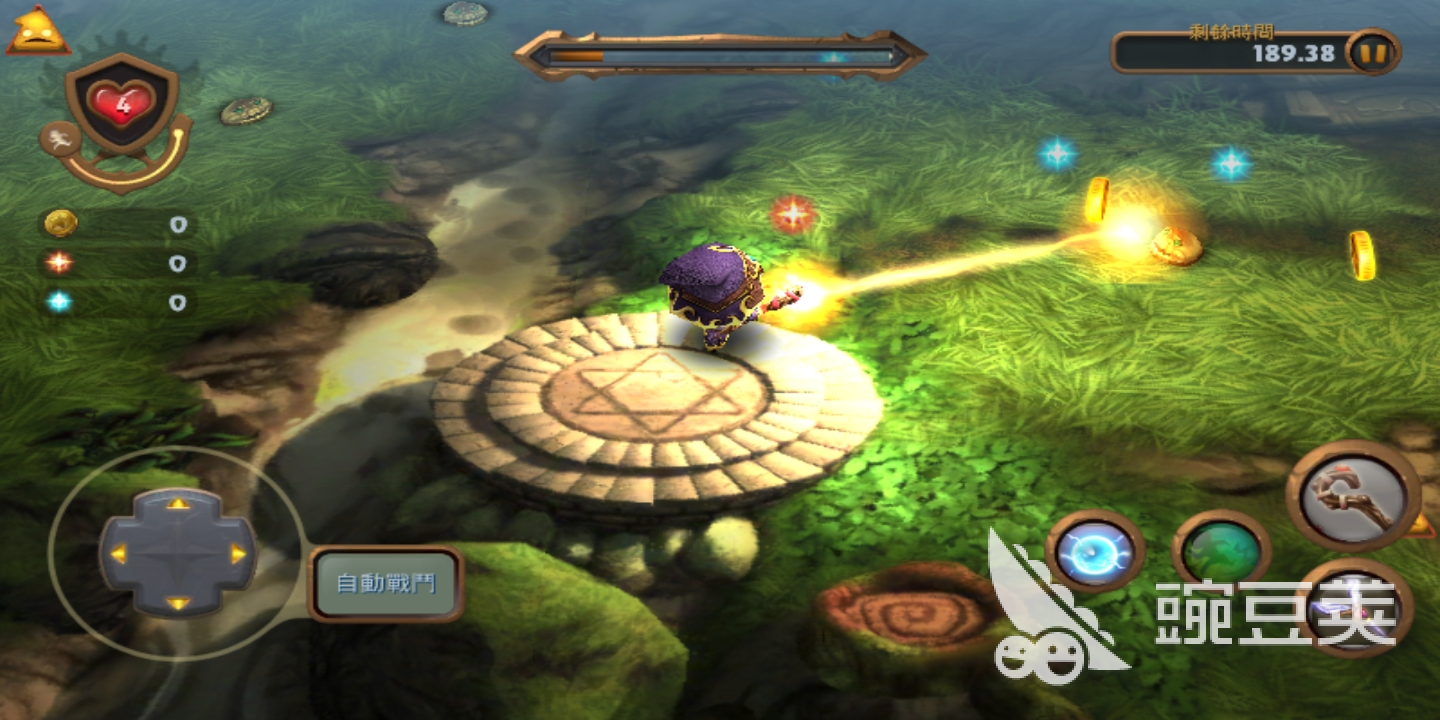Tap the D-pad left arrow
The image size is (1440, 720).
[118, 553]
